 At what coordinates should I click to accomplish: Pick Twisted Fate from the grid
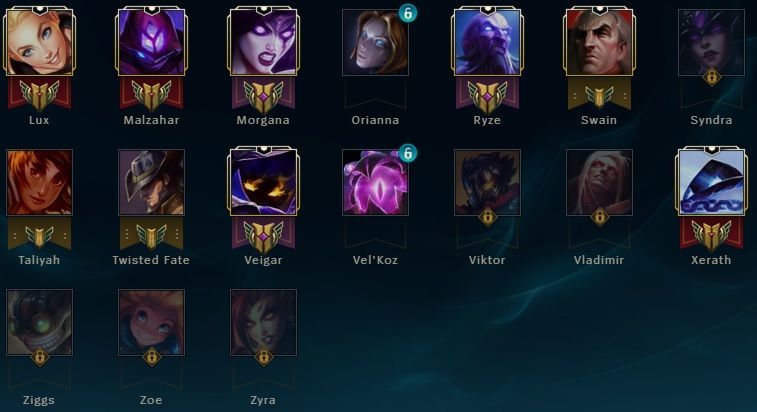[151, 183]
